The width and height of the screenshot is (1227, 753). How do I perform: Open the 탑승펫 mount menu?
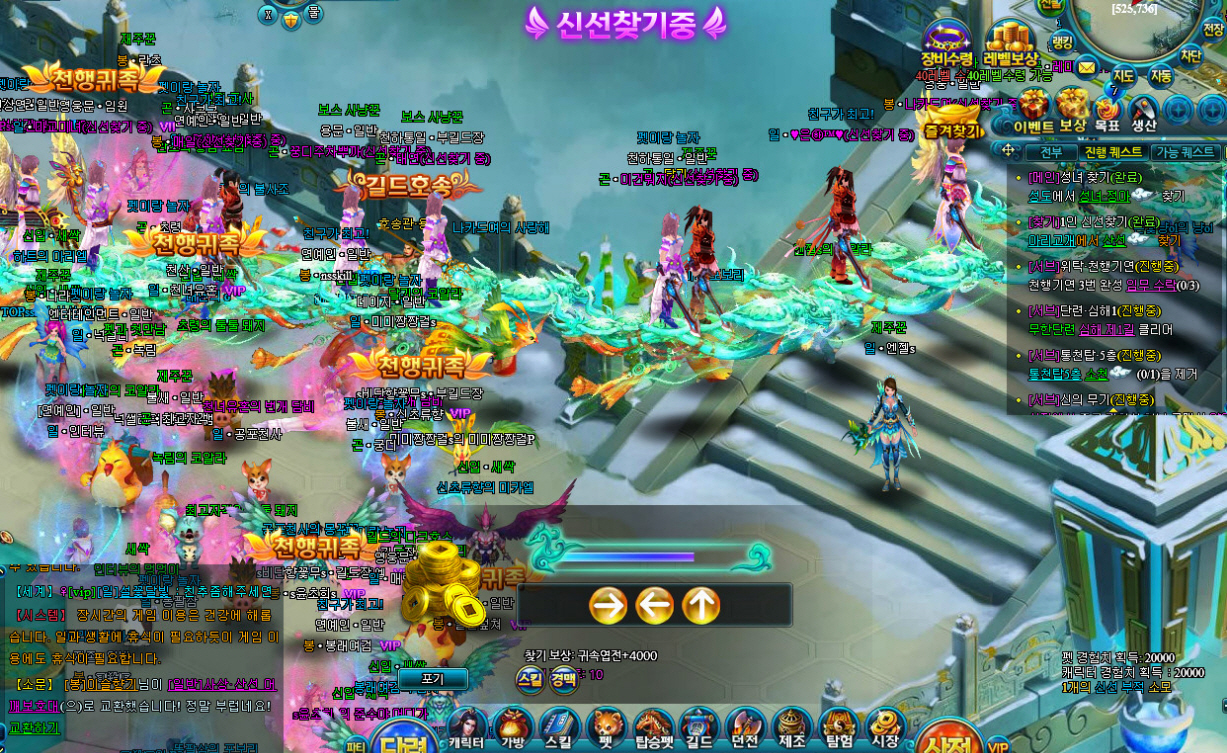point(653,728)
